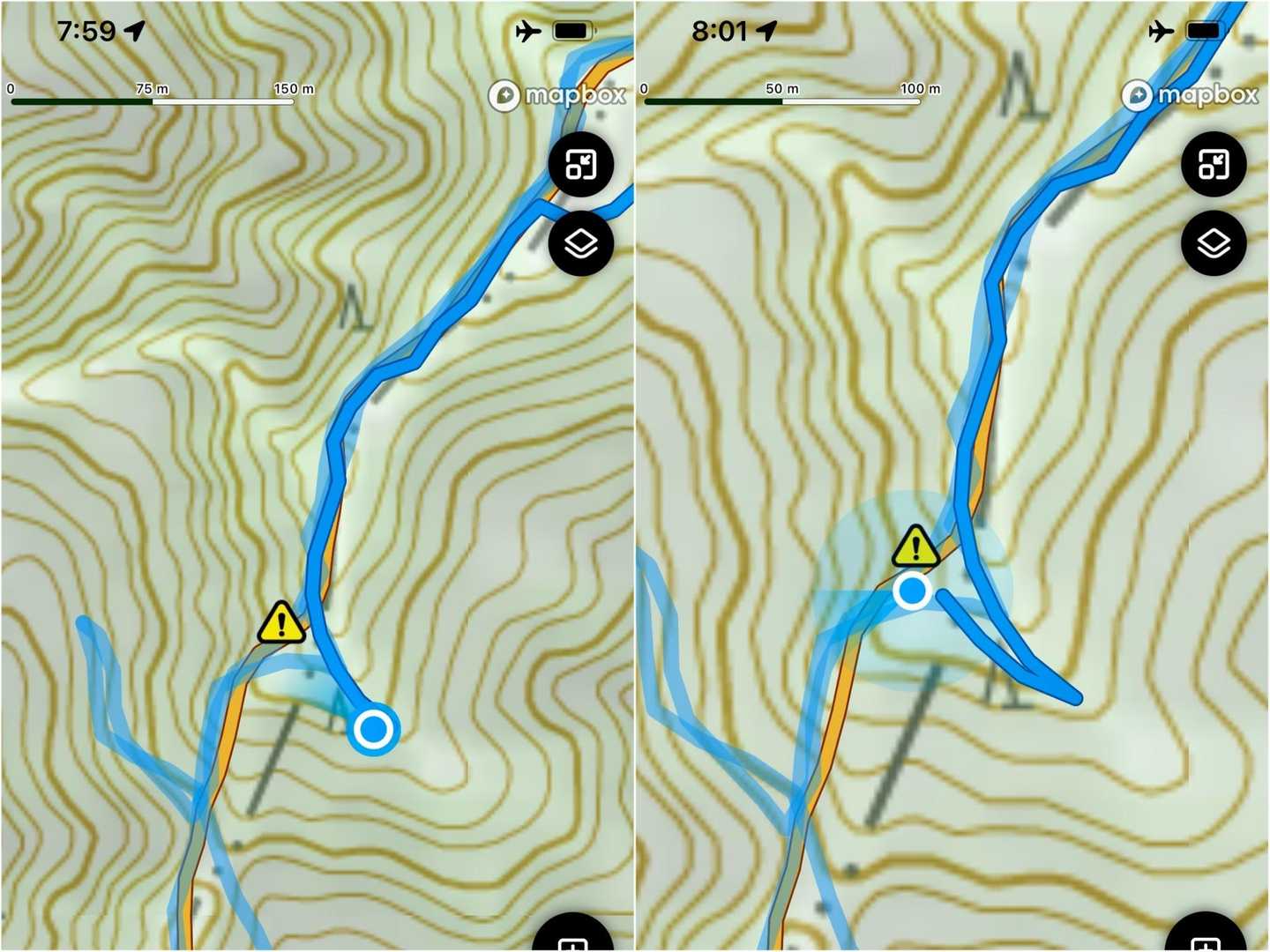This screenshot has width=1270, height=952.
Task: Open the Mapbox logo in the 8:01 panel
Action: pos(1191,95)
